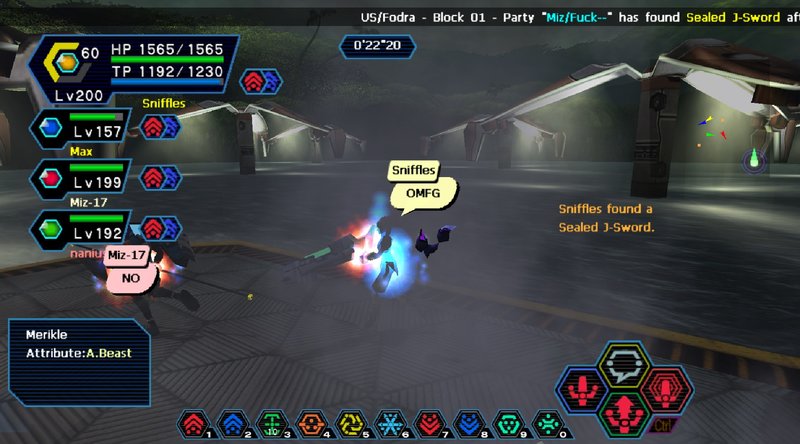This screenshot has height=444, width=800.
Task: Select the red chevron technique in slot 1
Action: (195, 424)
